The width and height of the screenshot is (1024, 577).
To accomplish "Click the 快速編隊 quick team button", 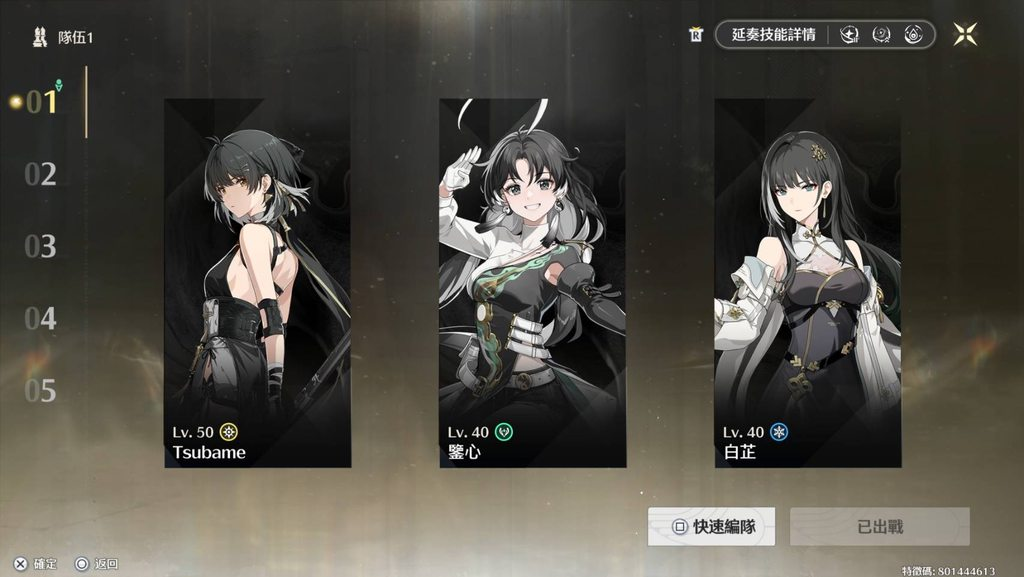I will [711, 526].
